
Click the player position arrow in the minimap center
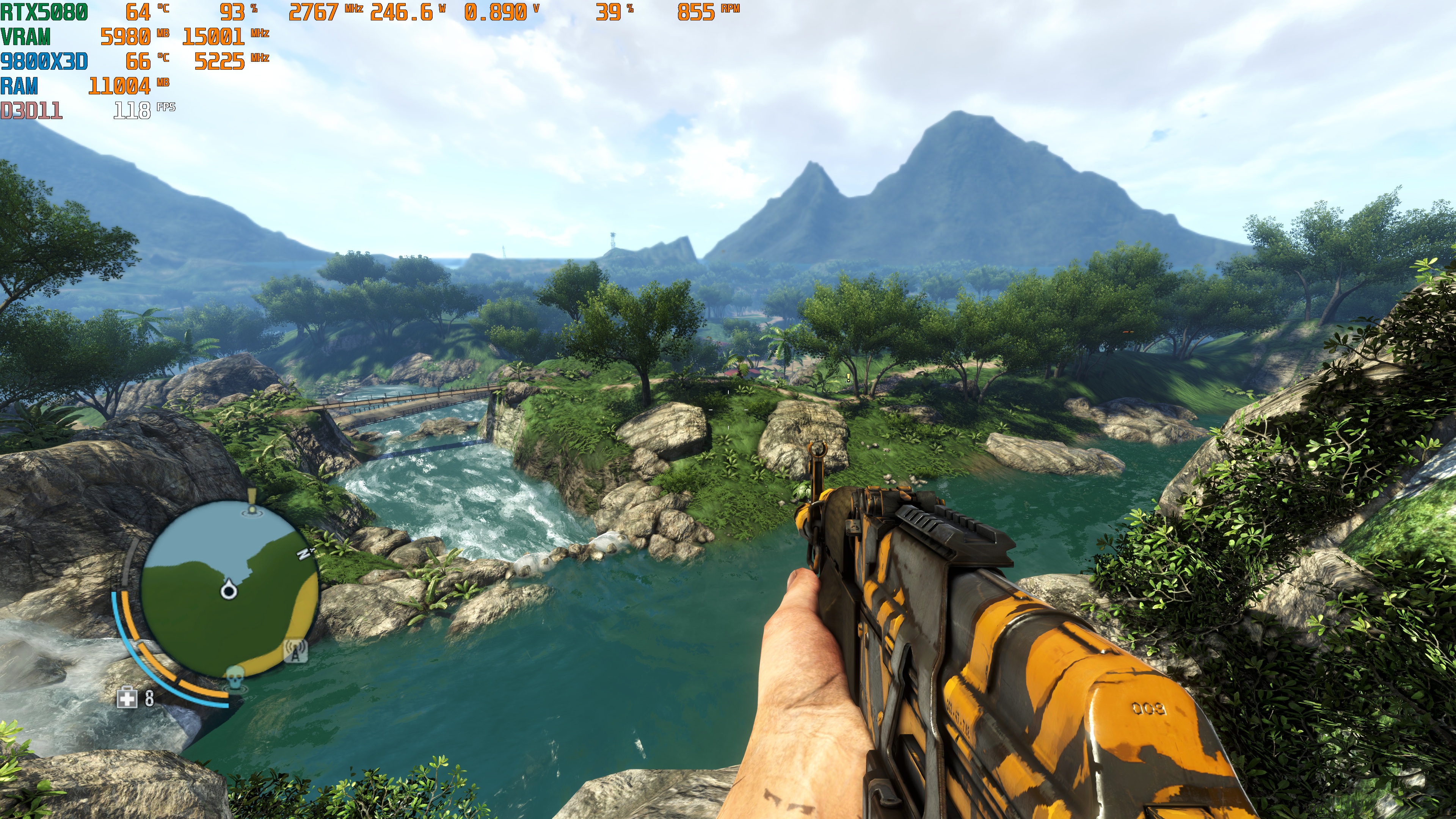pos(228,591)
